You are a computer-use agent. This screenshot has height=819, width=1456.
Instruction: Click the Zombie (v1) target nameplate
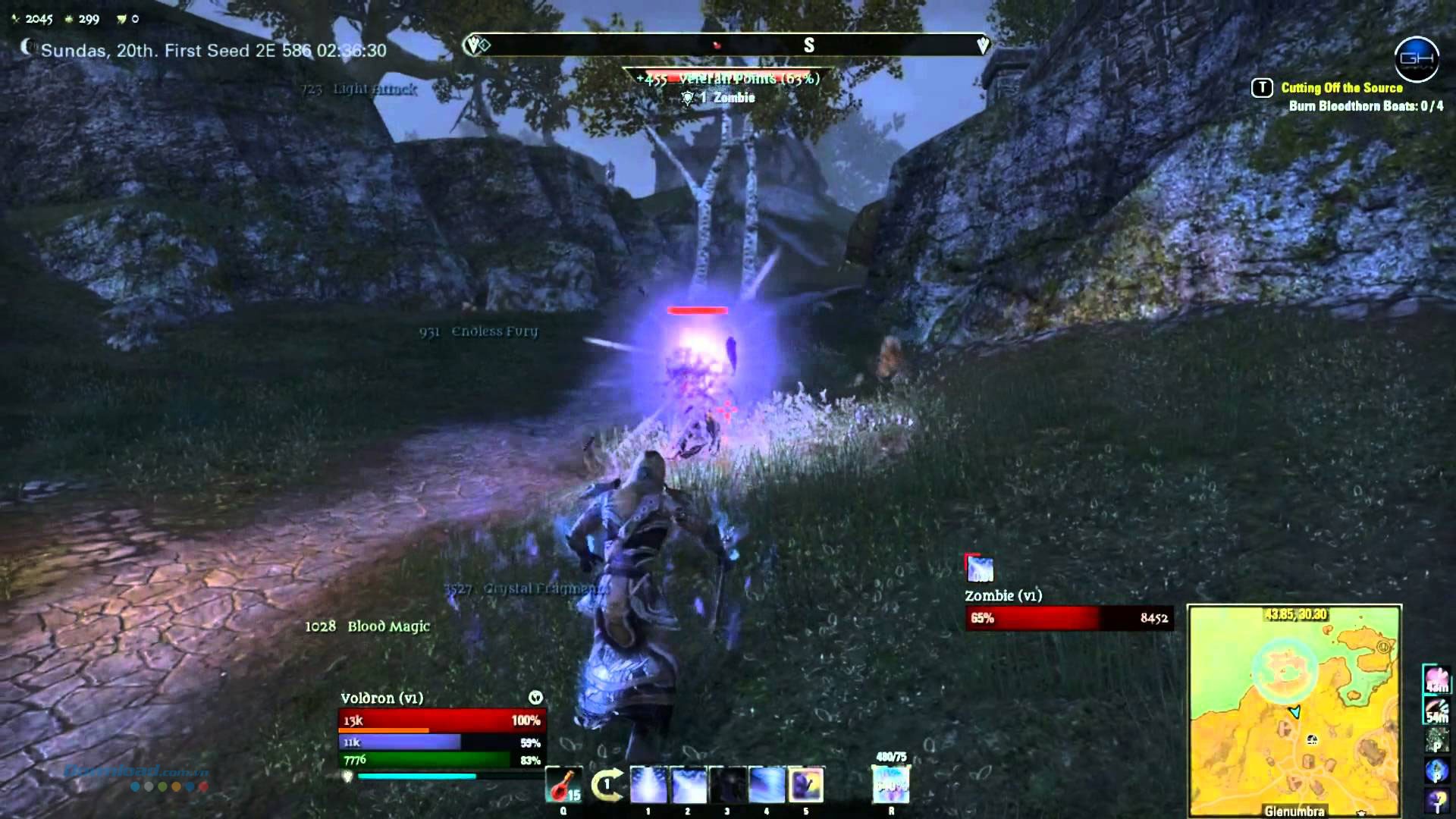click(x=1003, y=595)
